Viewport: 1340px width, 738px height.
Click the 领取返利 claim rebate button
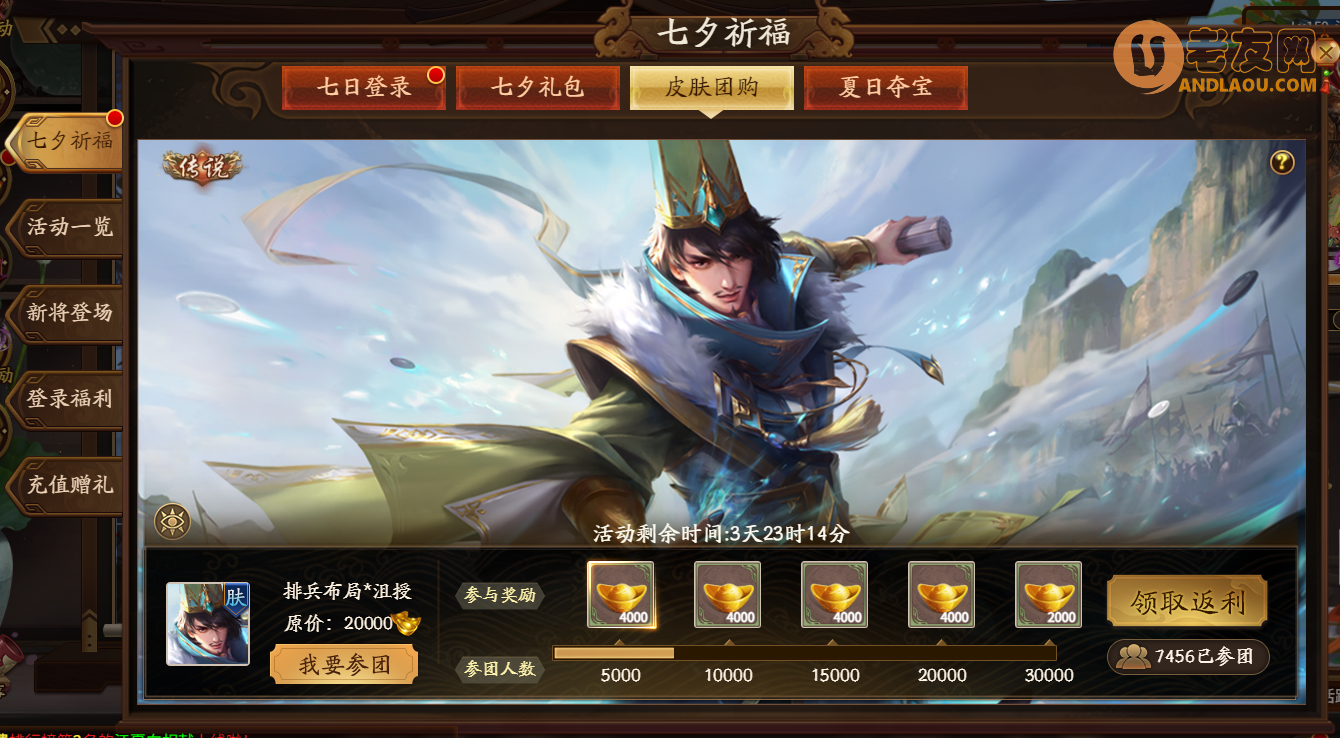pos(1186,601)
